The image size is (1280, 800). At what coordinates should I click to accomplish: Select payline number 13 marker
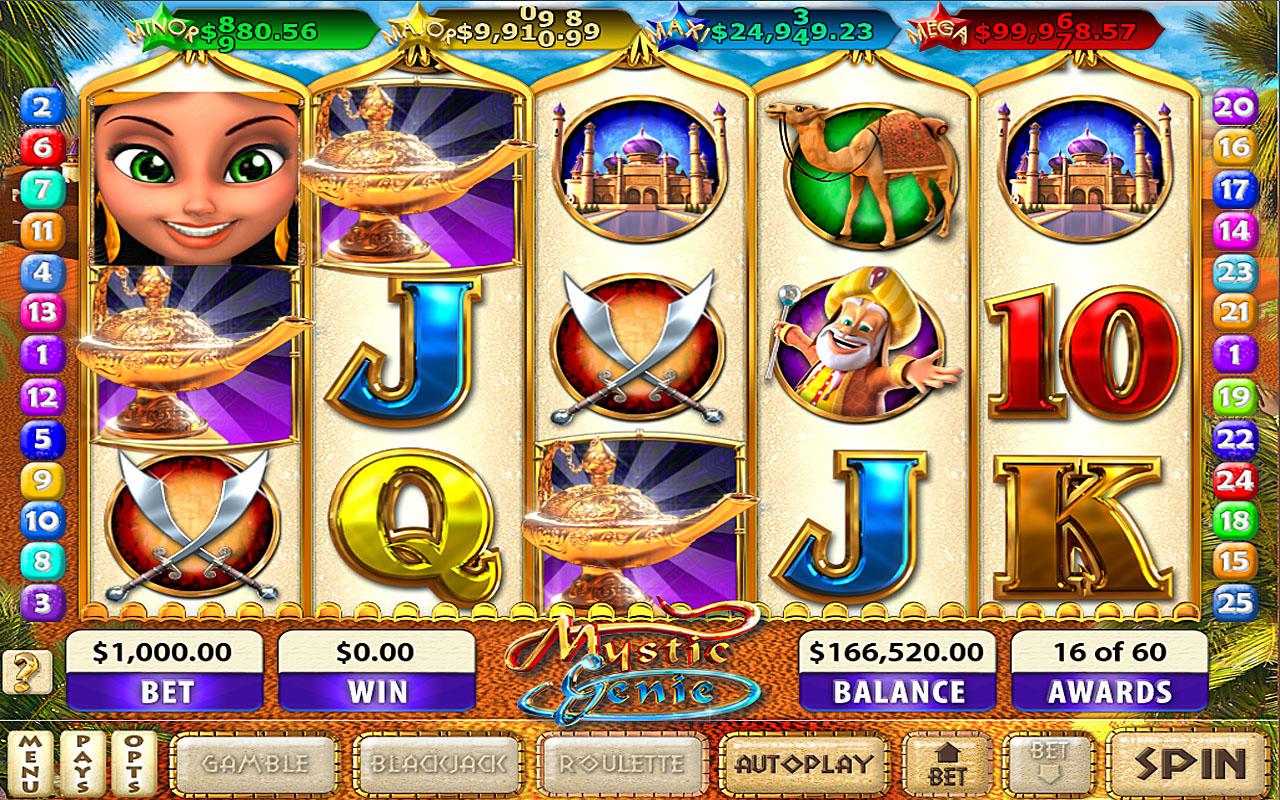42,312
